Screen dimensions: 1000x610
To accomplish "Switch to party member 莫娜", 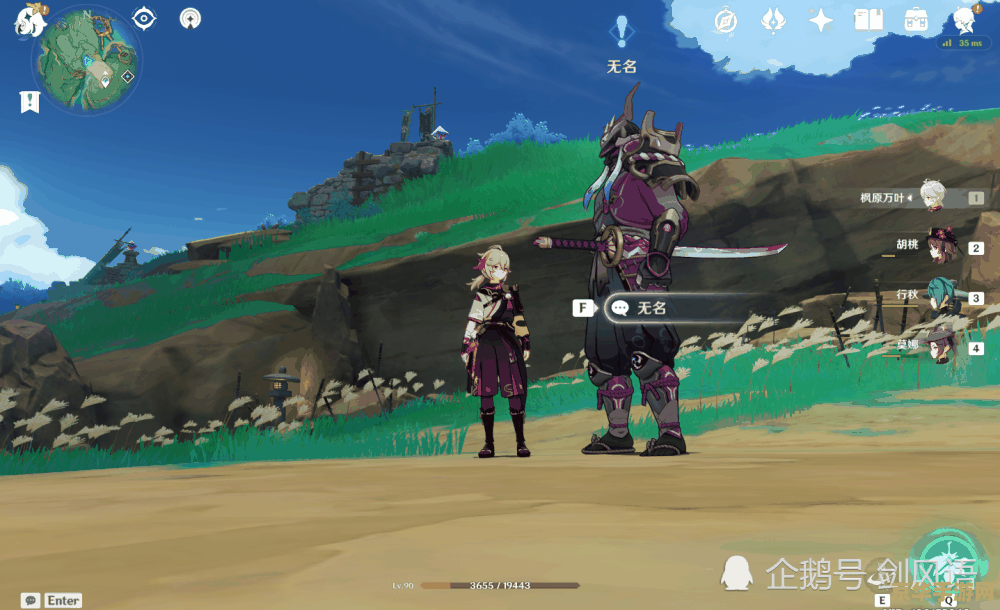I will tap(941, 347).
